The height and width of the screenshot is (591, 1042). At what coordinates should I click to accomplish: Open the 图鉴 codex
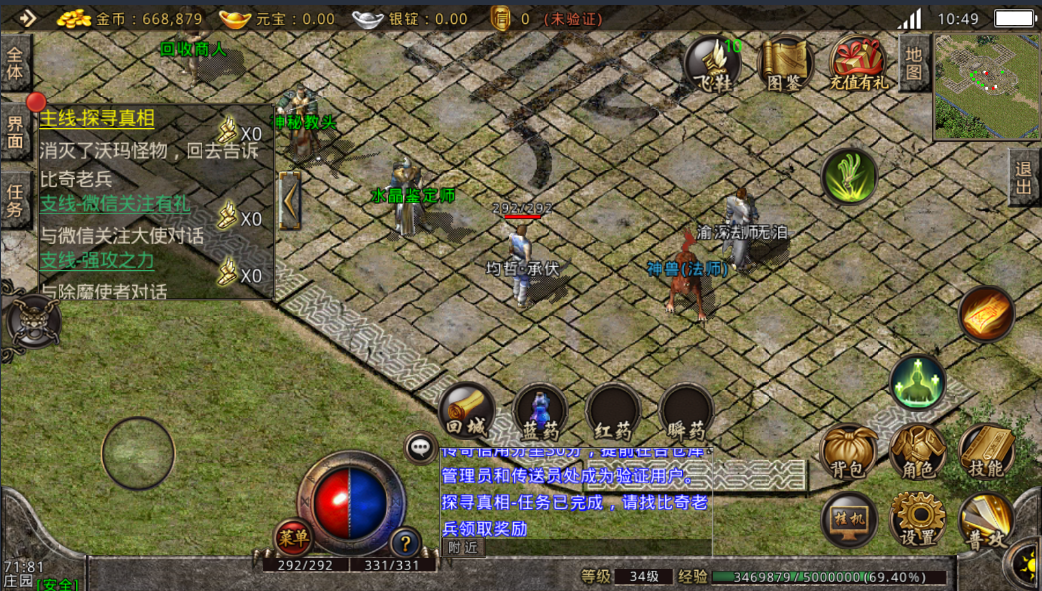coord(785,65)
